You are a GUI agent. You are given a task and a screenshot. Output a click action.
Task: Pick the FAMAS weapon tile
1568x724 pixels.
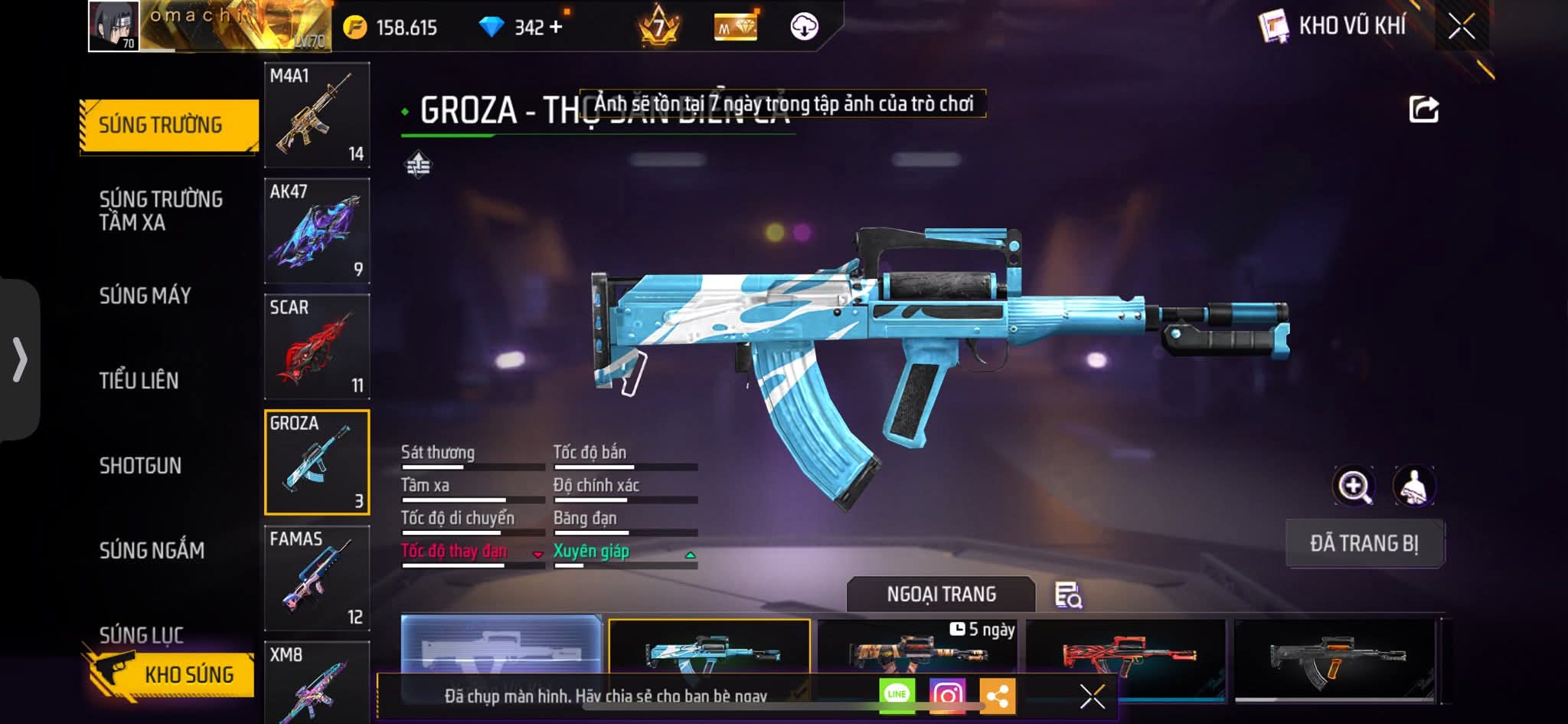[x=317, y=578]
